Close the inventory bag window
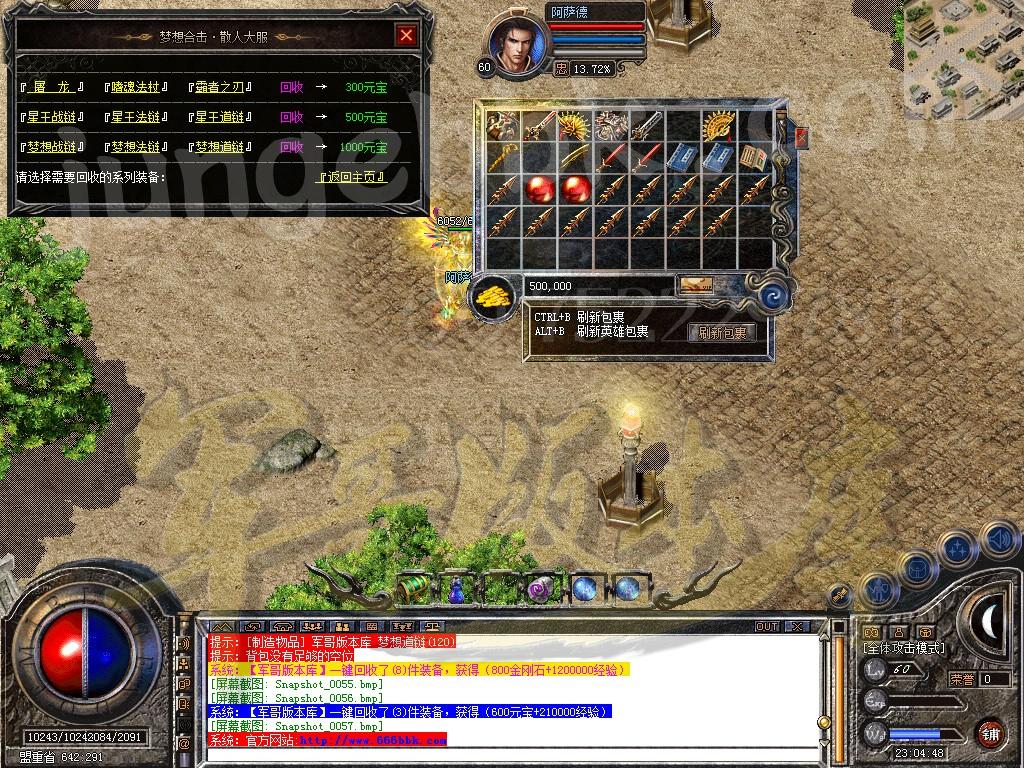 [x=800, y=136]
